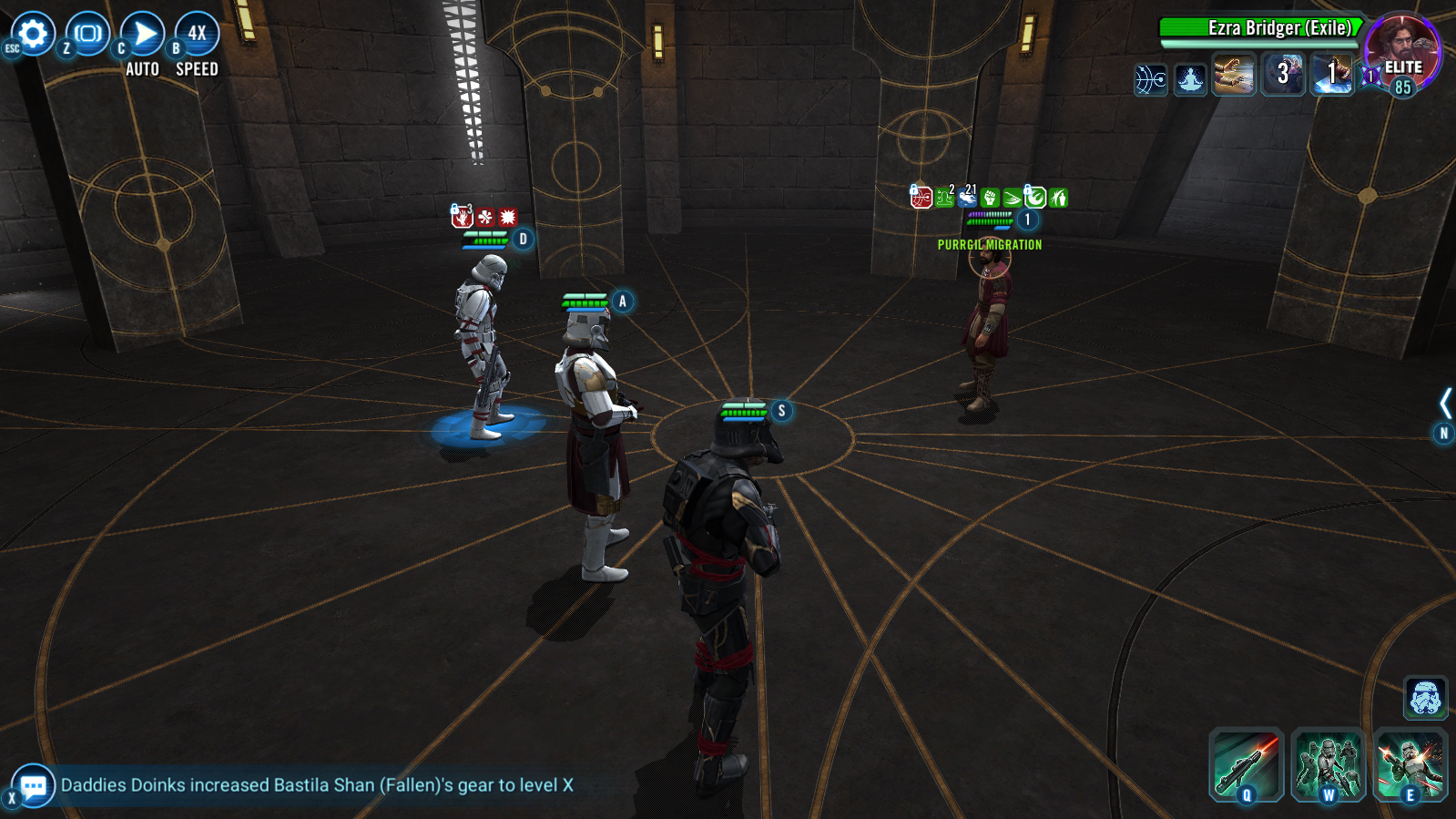Fire the blaster rifle basic attack
Image resolution: width=1456 pixels, height=819 pixels.
[x=1246, y=764]
